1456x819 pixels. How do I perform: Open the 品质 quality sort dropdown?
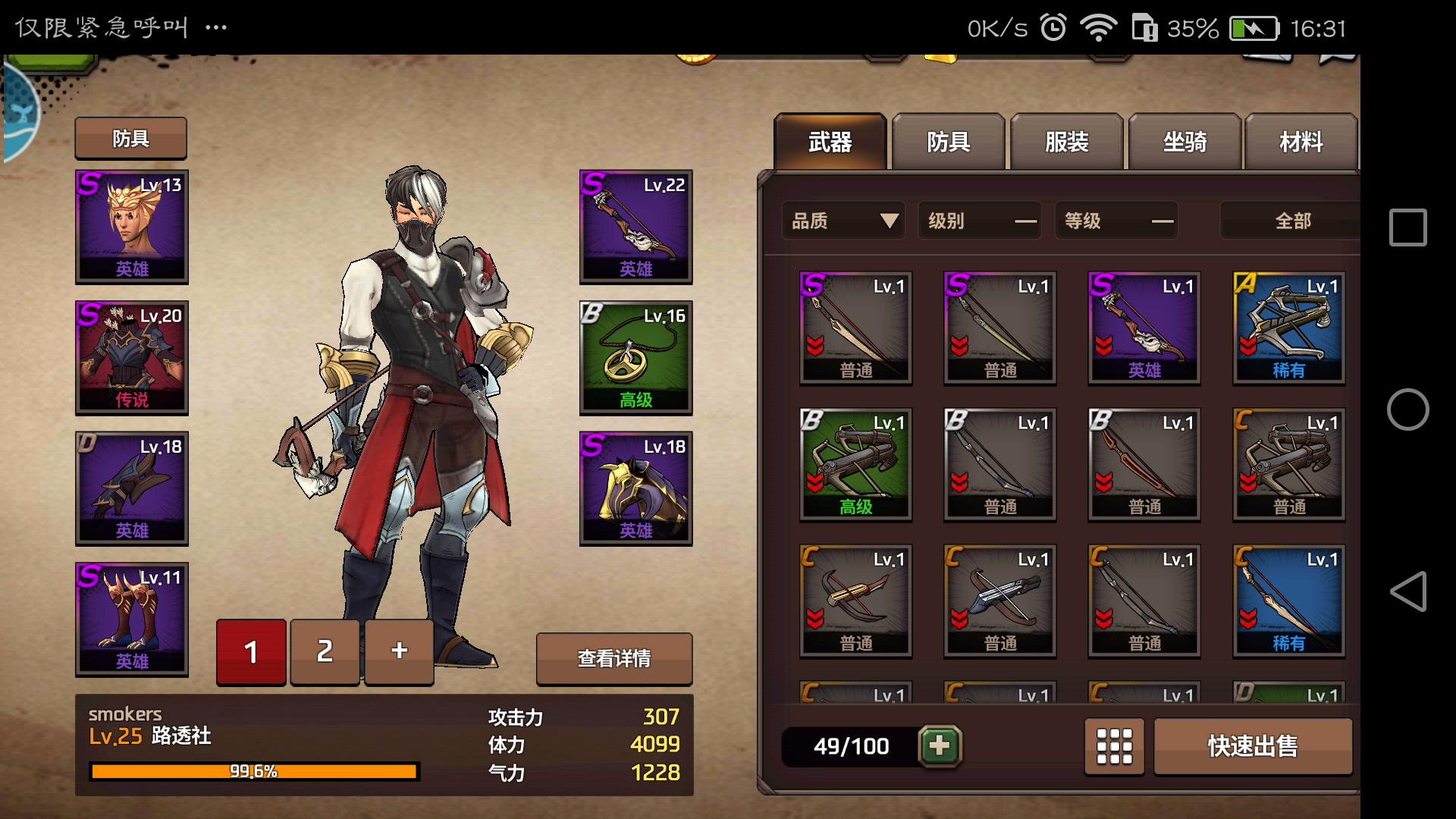point(843,221)
